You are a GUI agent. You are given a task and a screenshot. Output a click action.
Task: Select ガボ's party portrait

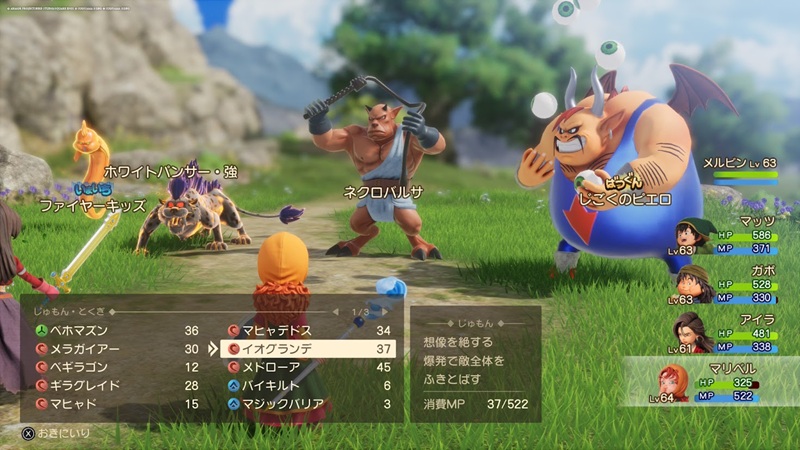pos(690,285)
